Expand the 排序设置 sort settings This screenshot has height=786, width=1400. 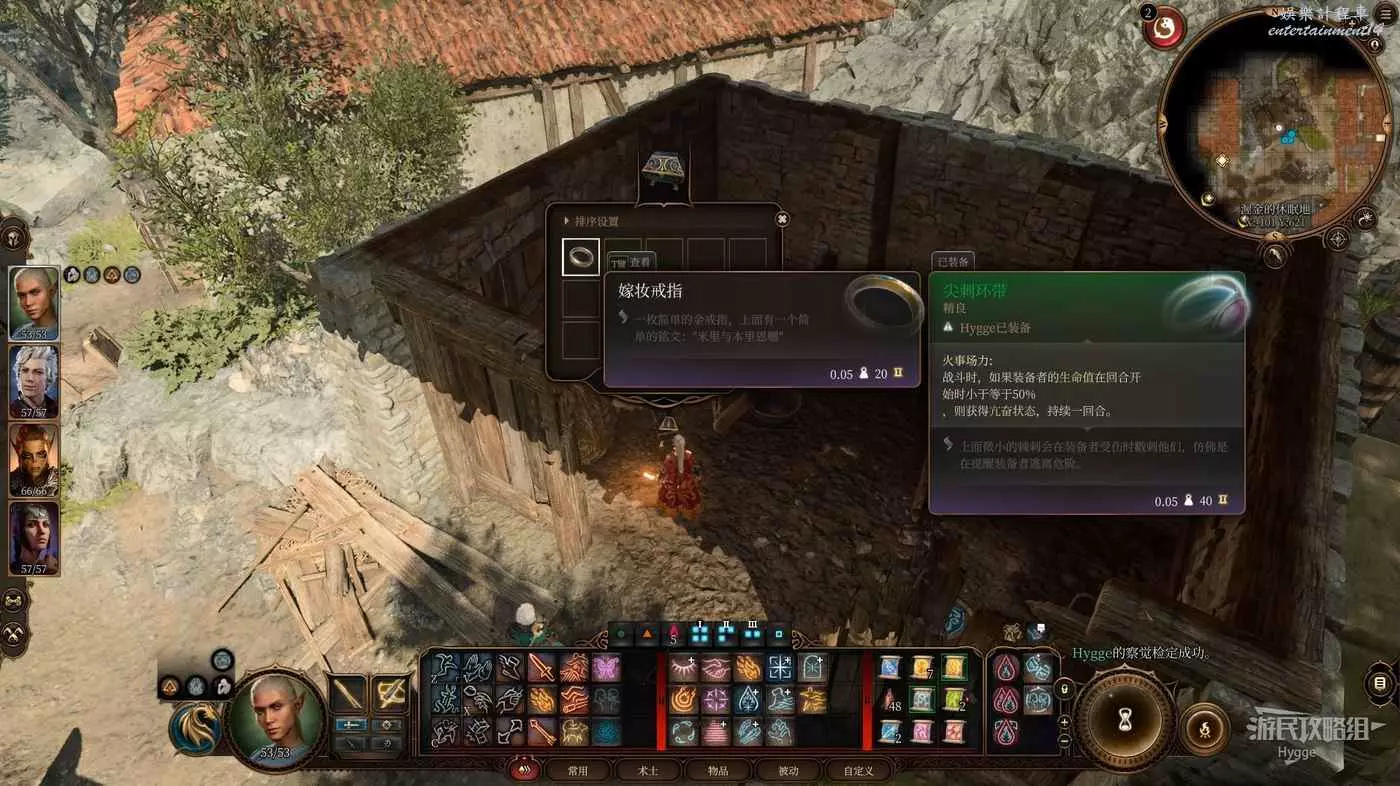[x=596, y=221]
